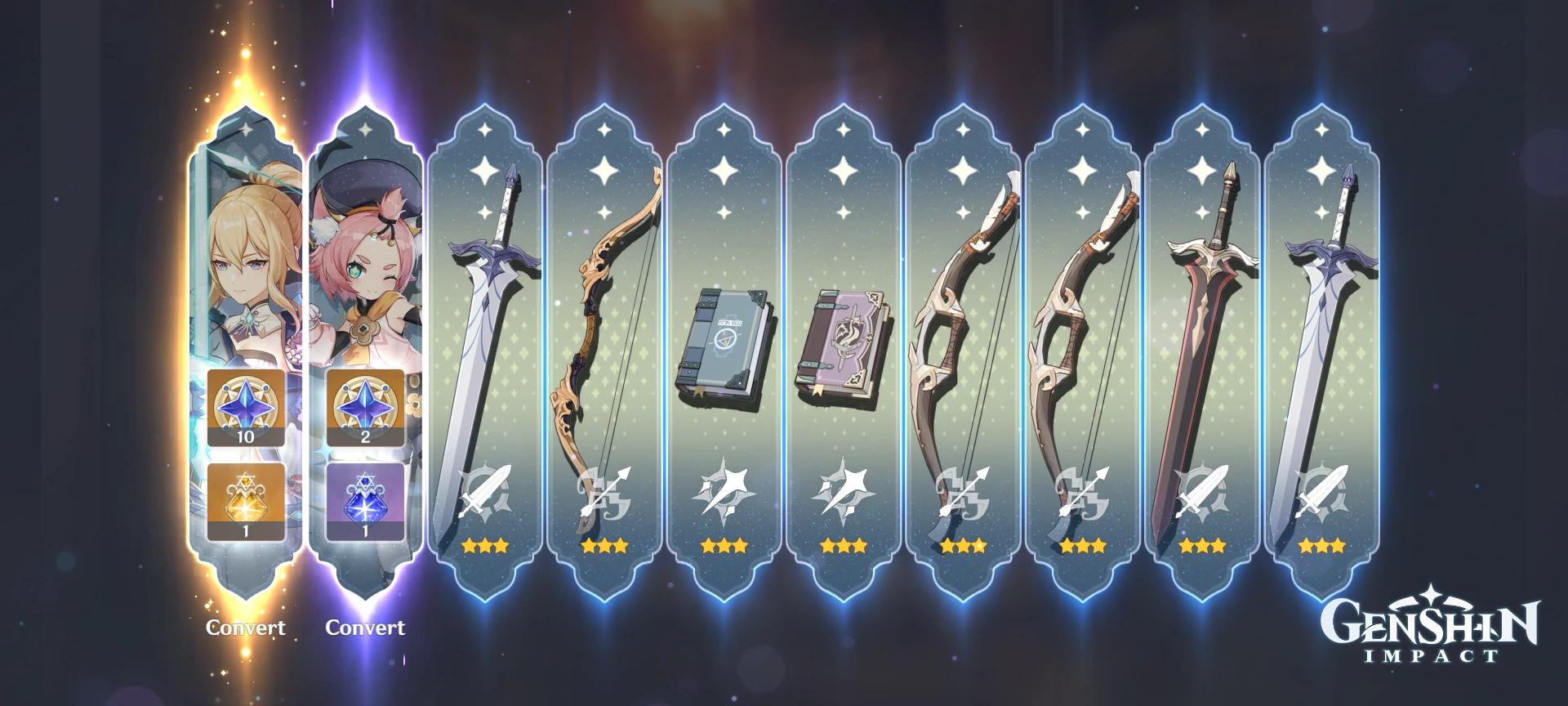The height and width of the screenshot is (706, 1568).
Task: Select the golden bow weapon card
Action: tap(604, 327)
